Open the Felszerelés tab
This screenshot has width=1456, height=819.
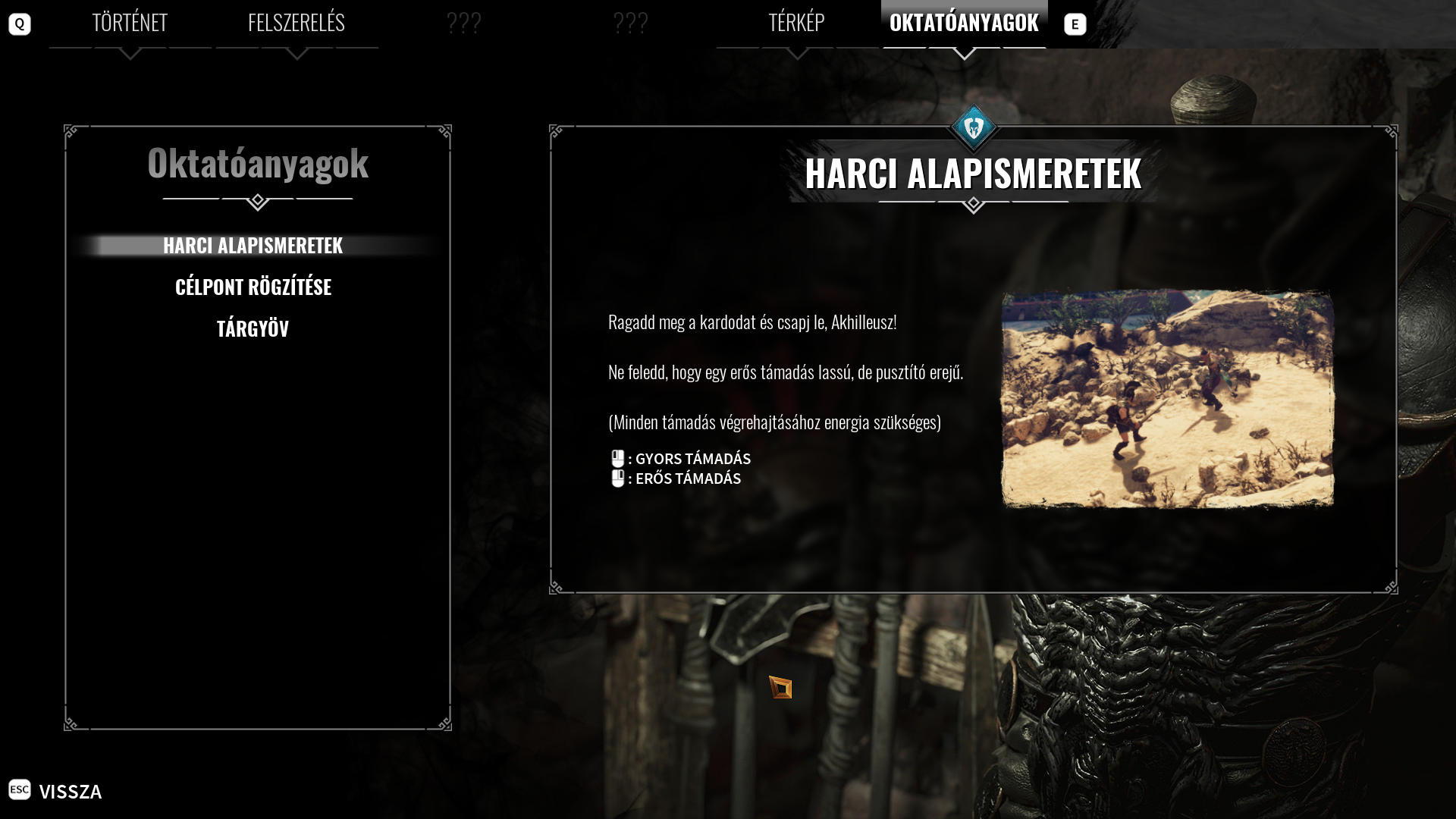(296, 23)
